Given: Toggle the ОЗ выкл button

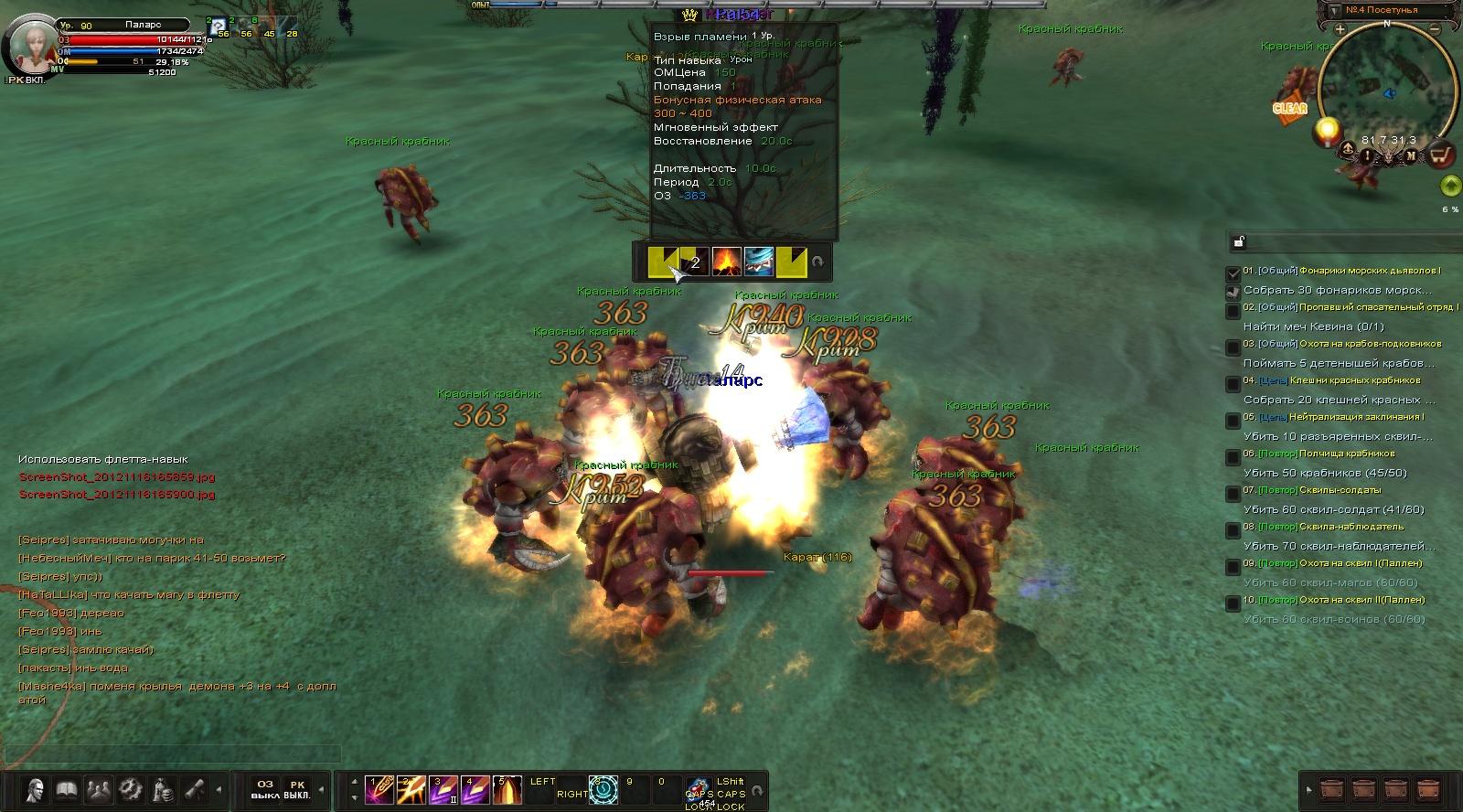Looking at the screenshot, I should point(264,789).
